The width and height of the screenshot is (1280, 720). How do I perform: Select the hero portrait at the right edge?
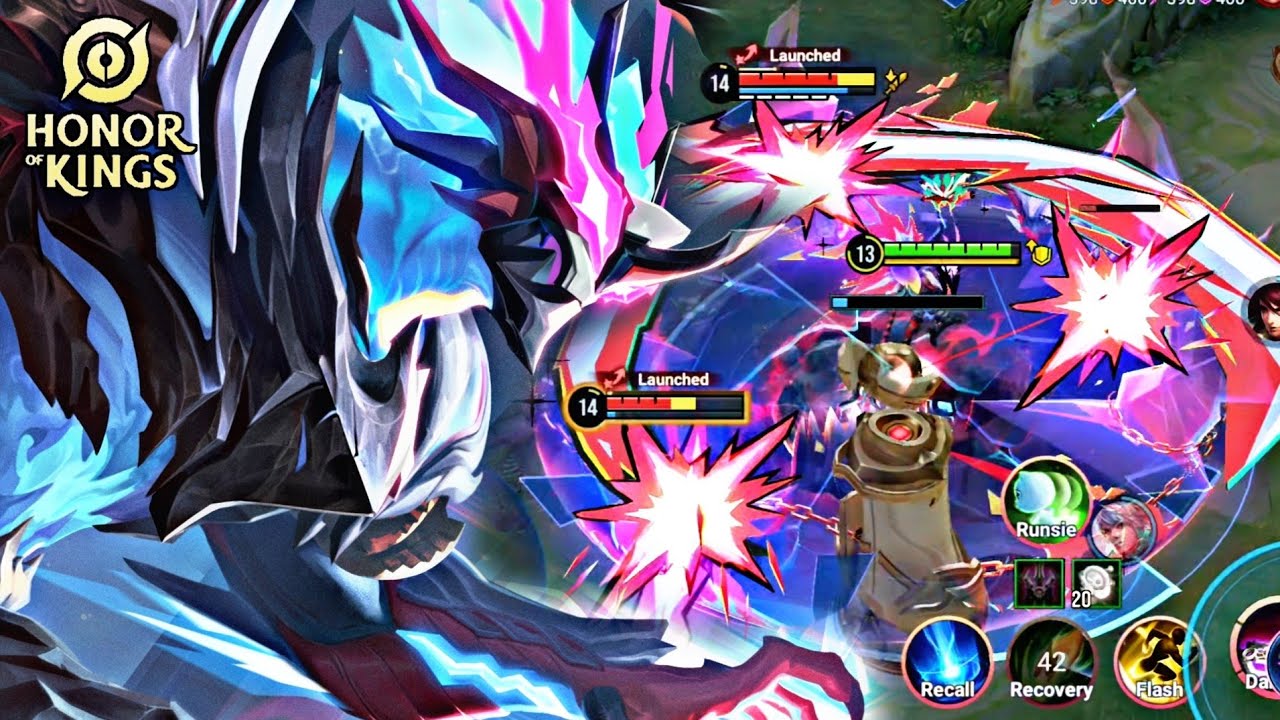[1264, 310]
